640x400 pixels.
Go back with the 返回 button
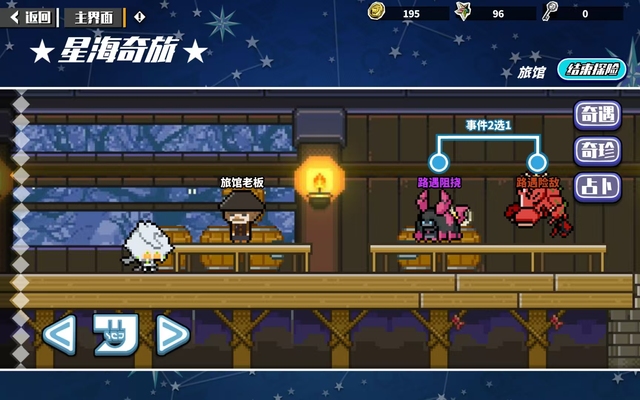(x=31, y=17)
